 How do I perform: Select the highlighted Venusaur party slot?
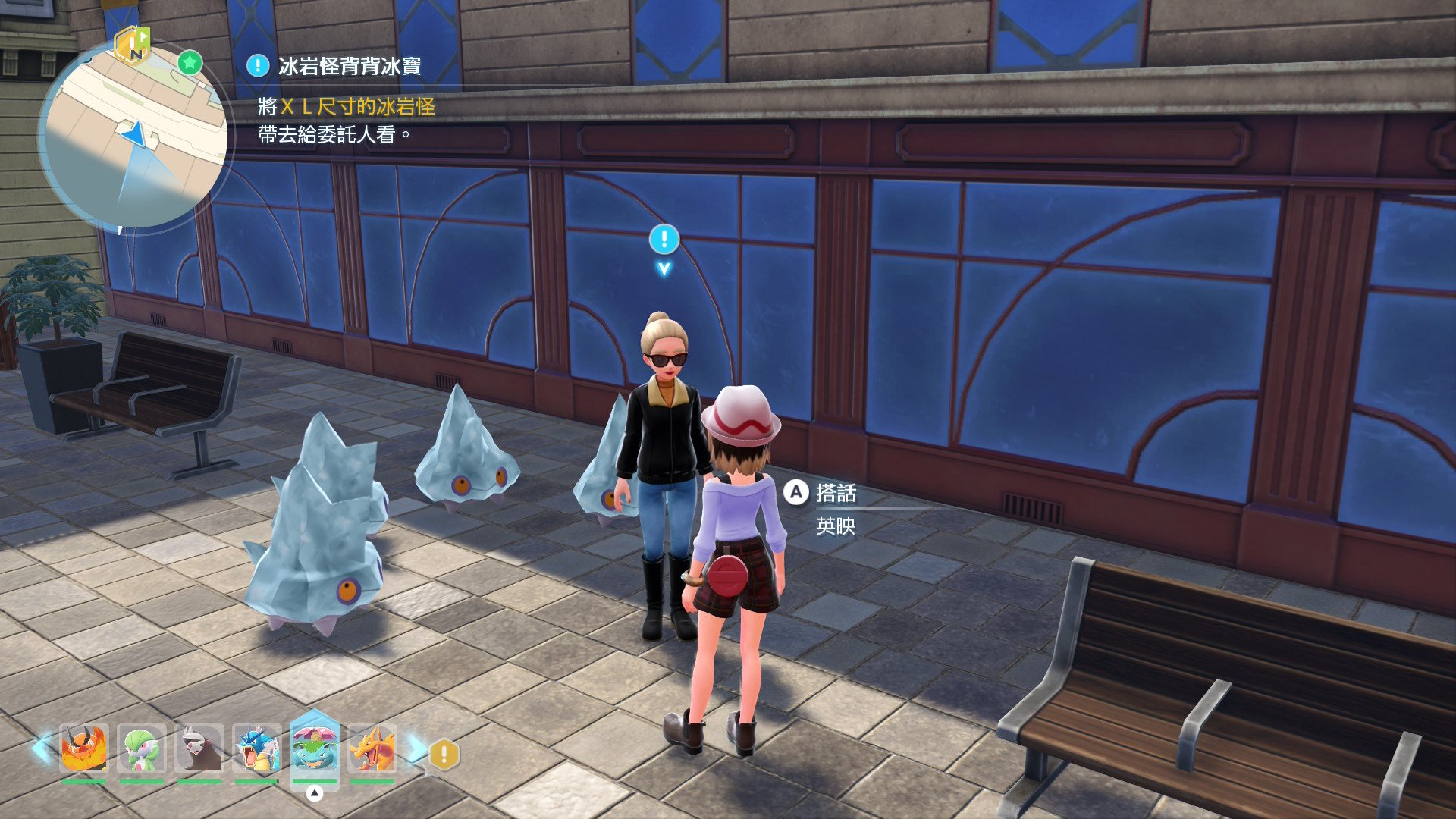[314, 748]
